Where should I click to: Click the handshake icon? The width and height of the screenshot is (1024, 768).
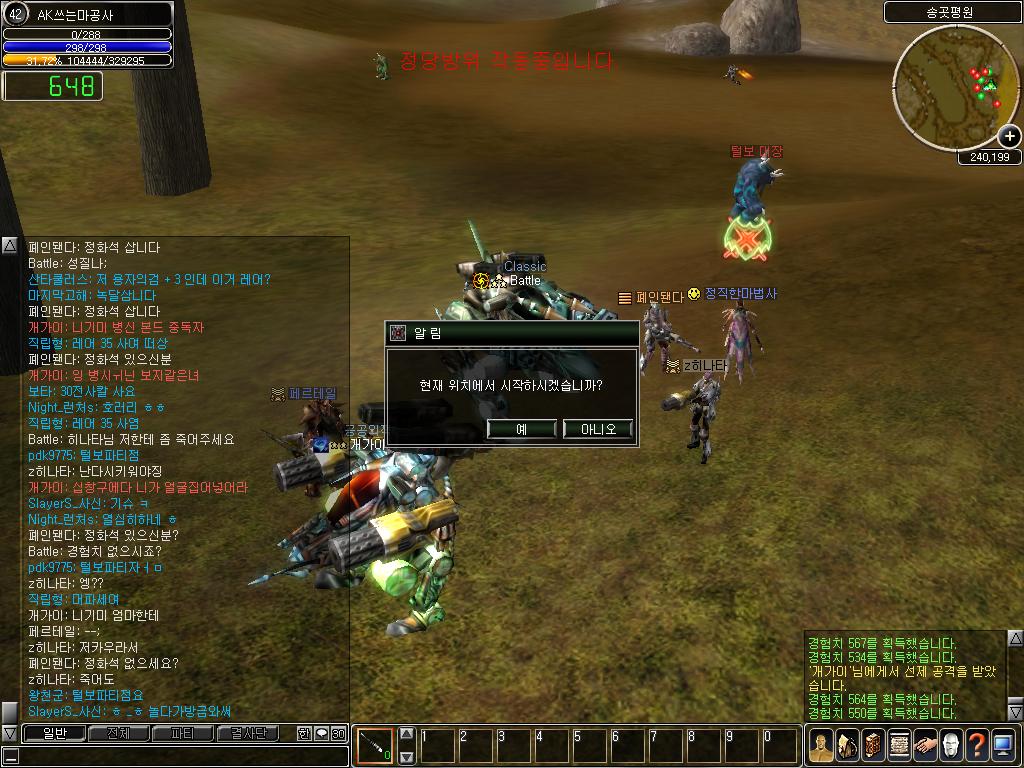point(925,745)
